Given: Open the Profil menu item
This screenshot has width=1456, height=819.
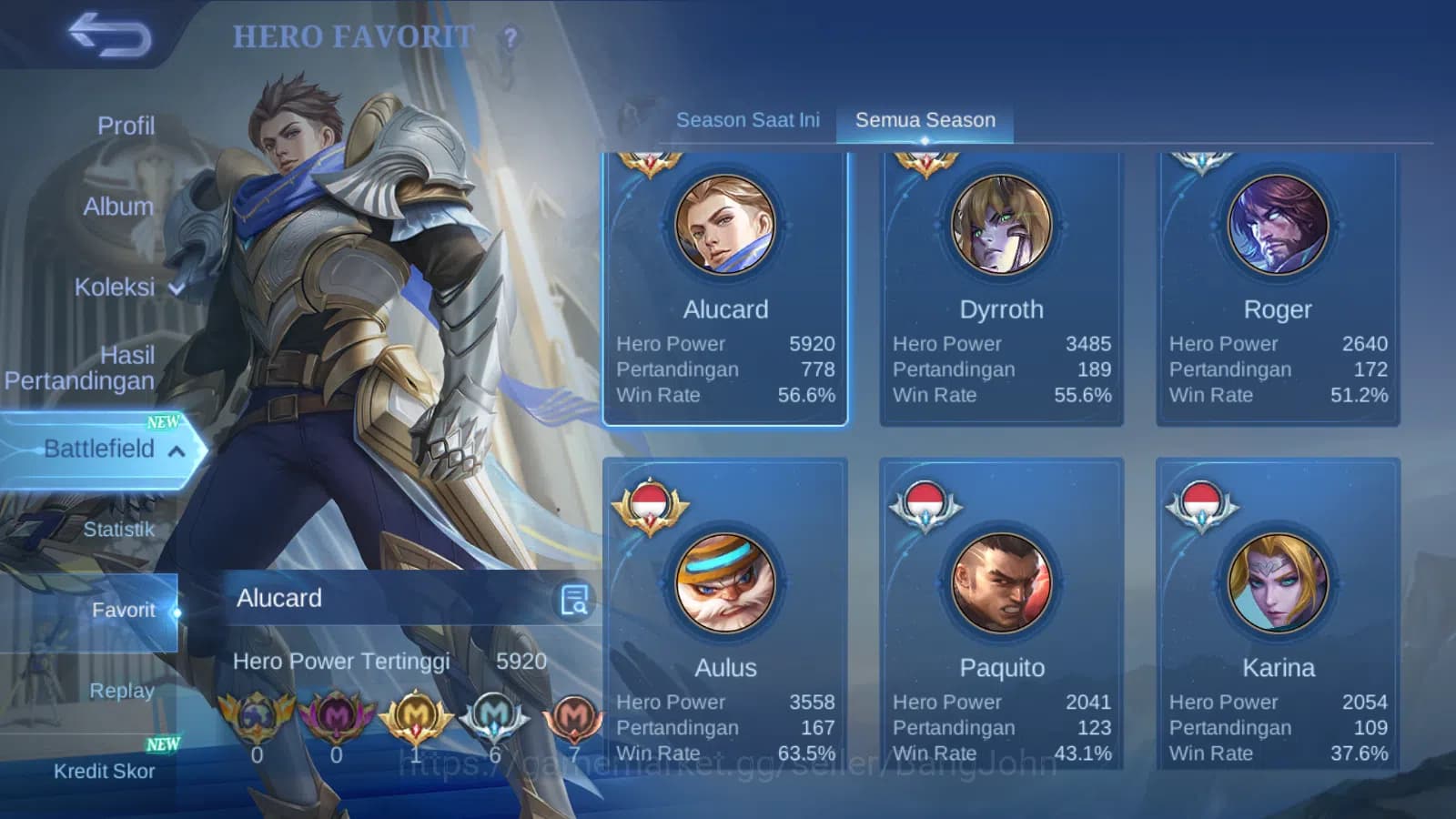Looking at the screenshot, I should click(126, 124).
